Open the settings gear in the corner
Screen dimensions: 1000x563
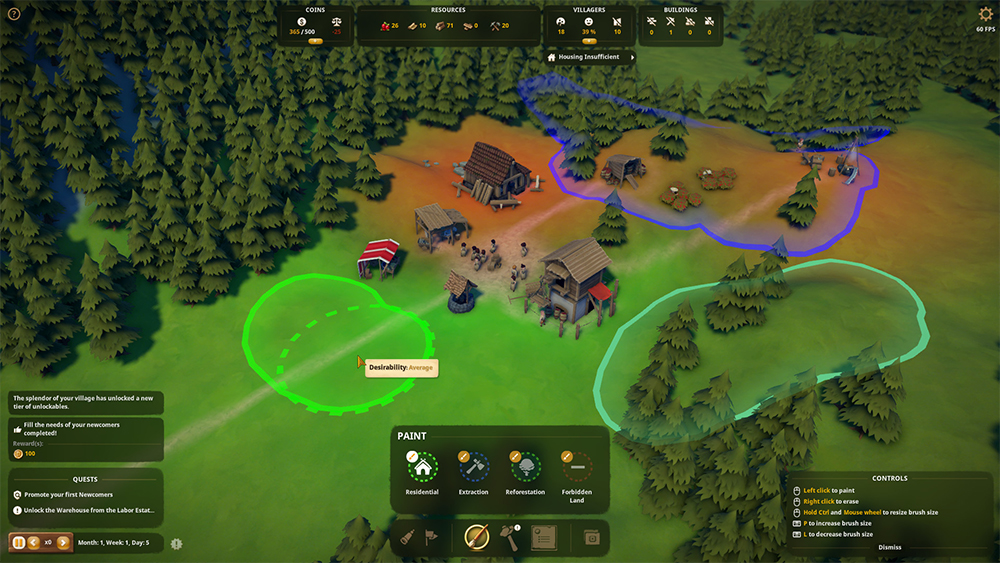coord(985,14)
